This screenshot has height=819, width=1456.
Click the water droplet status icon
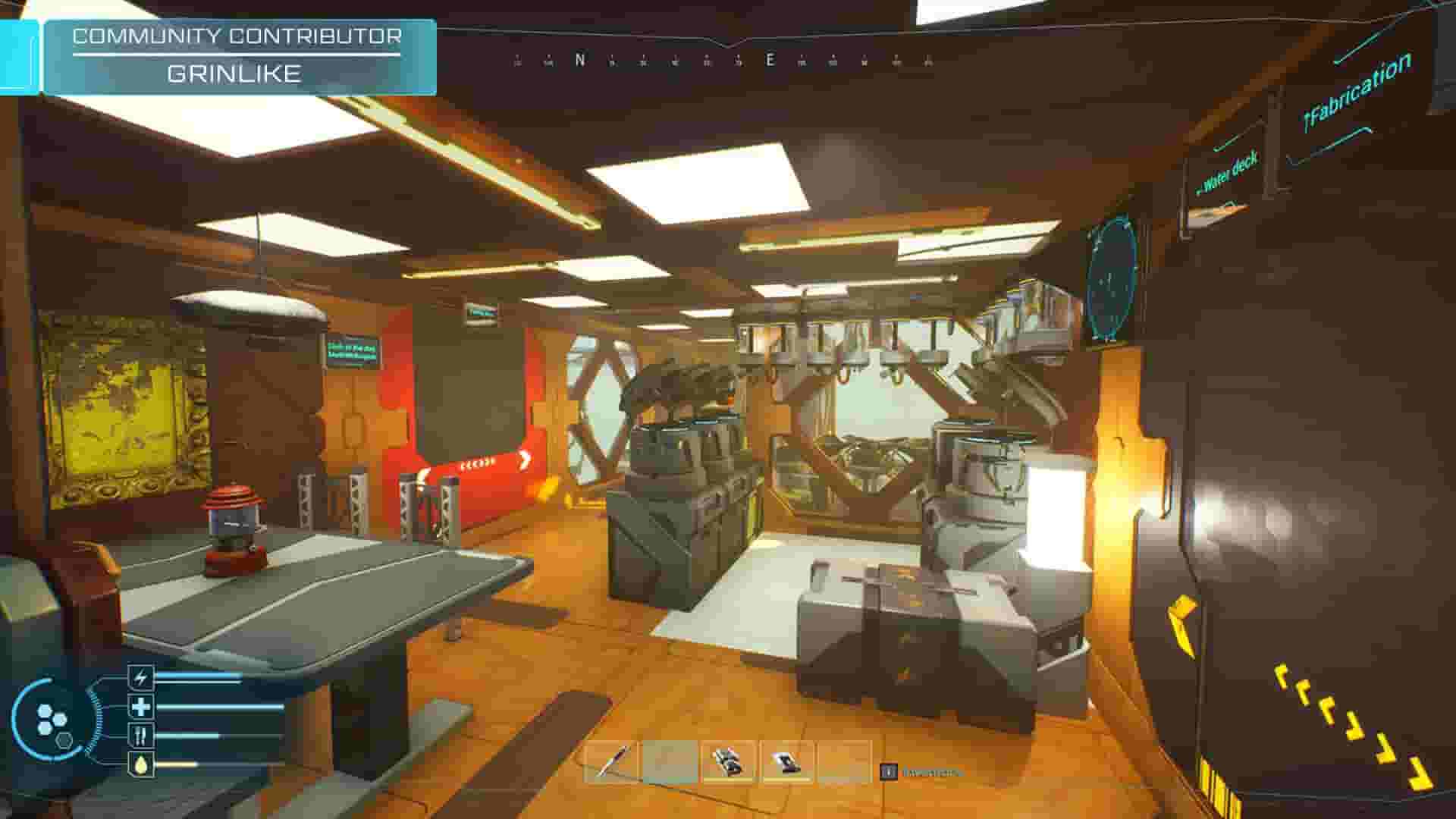point(141,764)
